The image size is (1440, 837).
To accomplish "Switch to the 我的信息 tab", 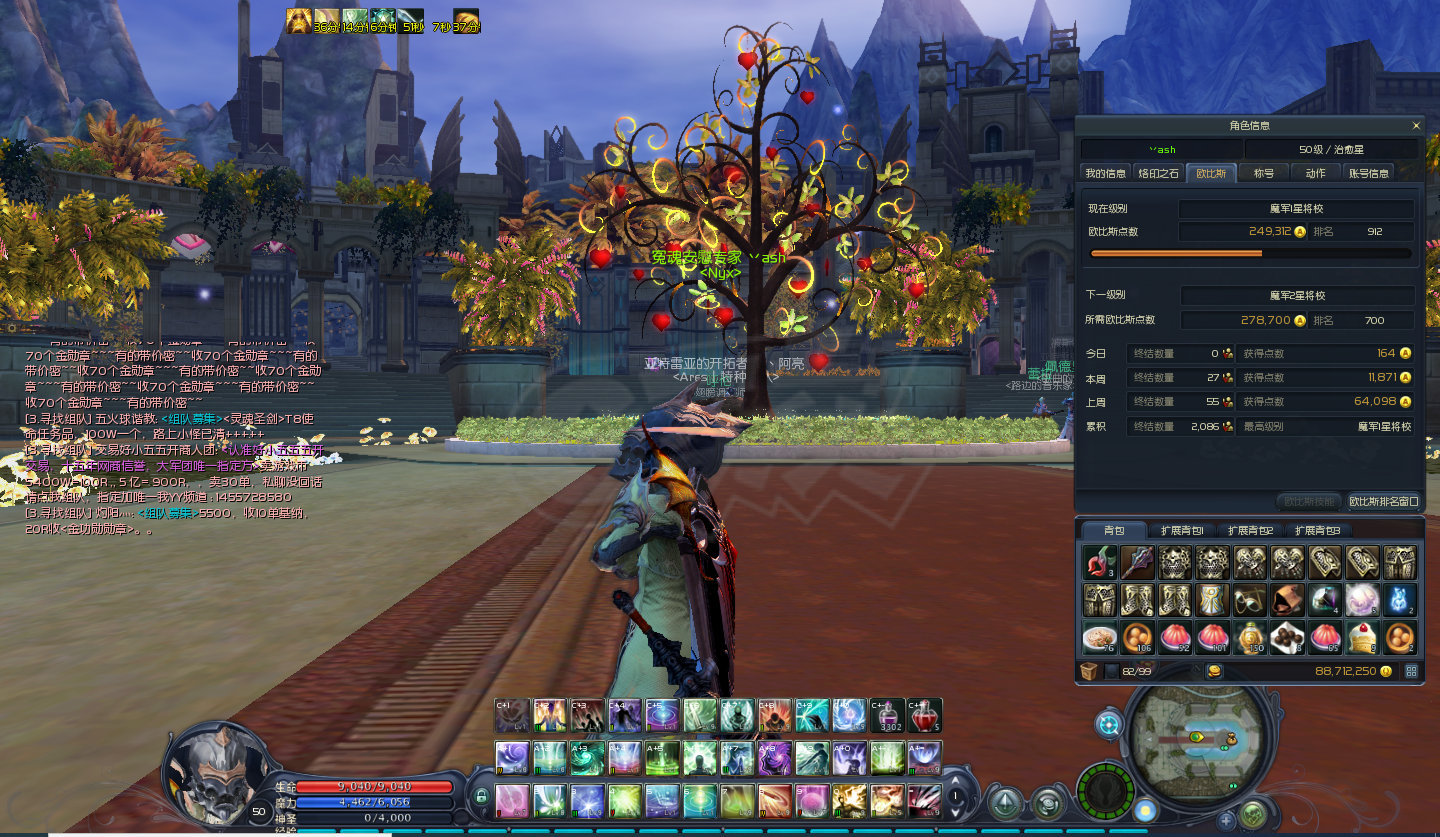I will point(1105,173).
